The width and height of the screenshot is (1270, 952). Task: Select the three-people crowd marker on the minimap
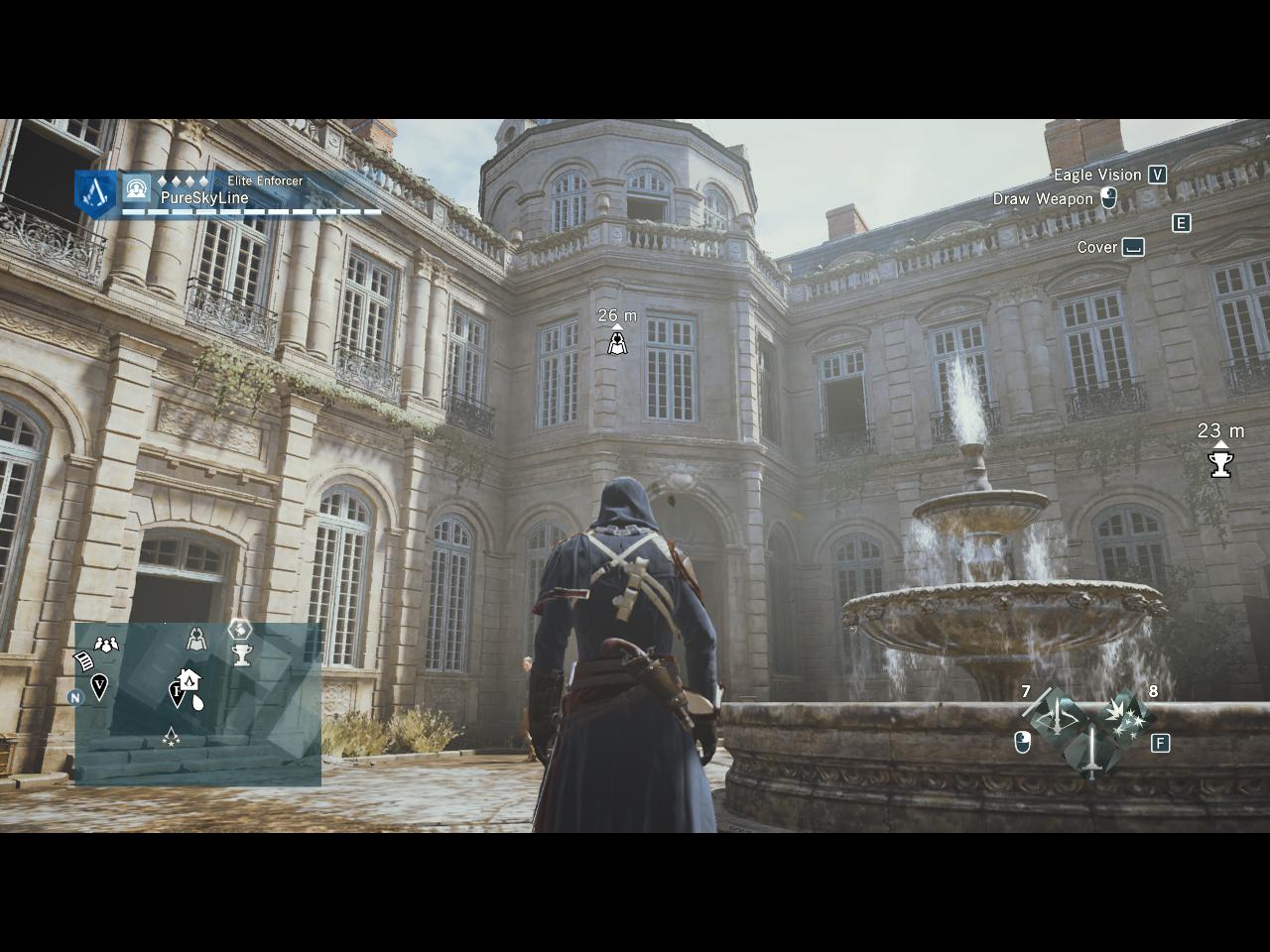106,645
